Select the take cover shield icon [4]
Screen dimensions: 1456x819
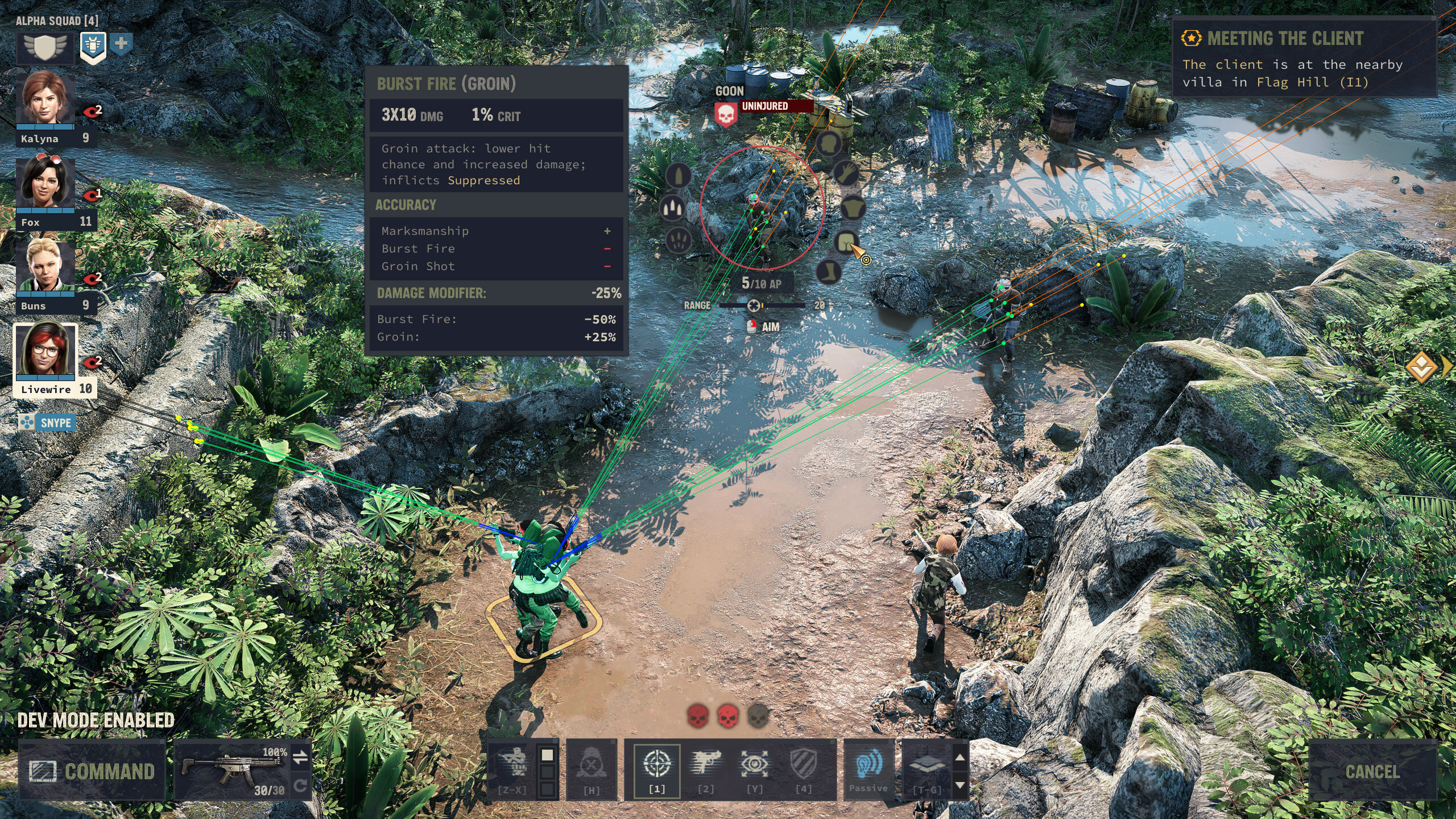804,763
